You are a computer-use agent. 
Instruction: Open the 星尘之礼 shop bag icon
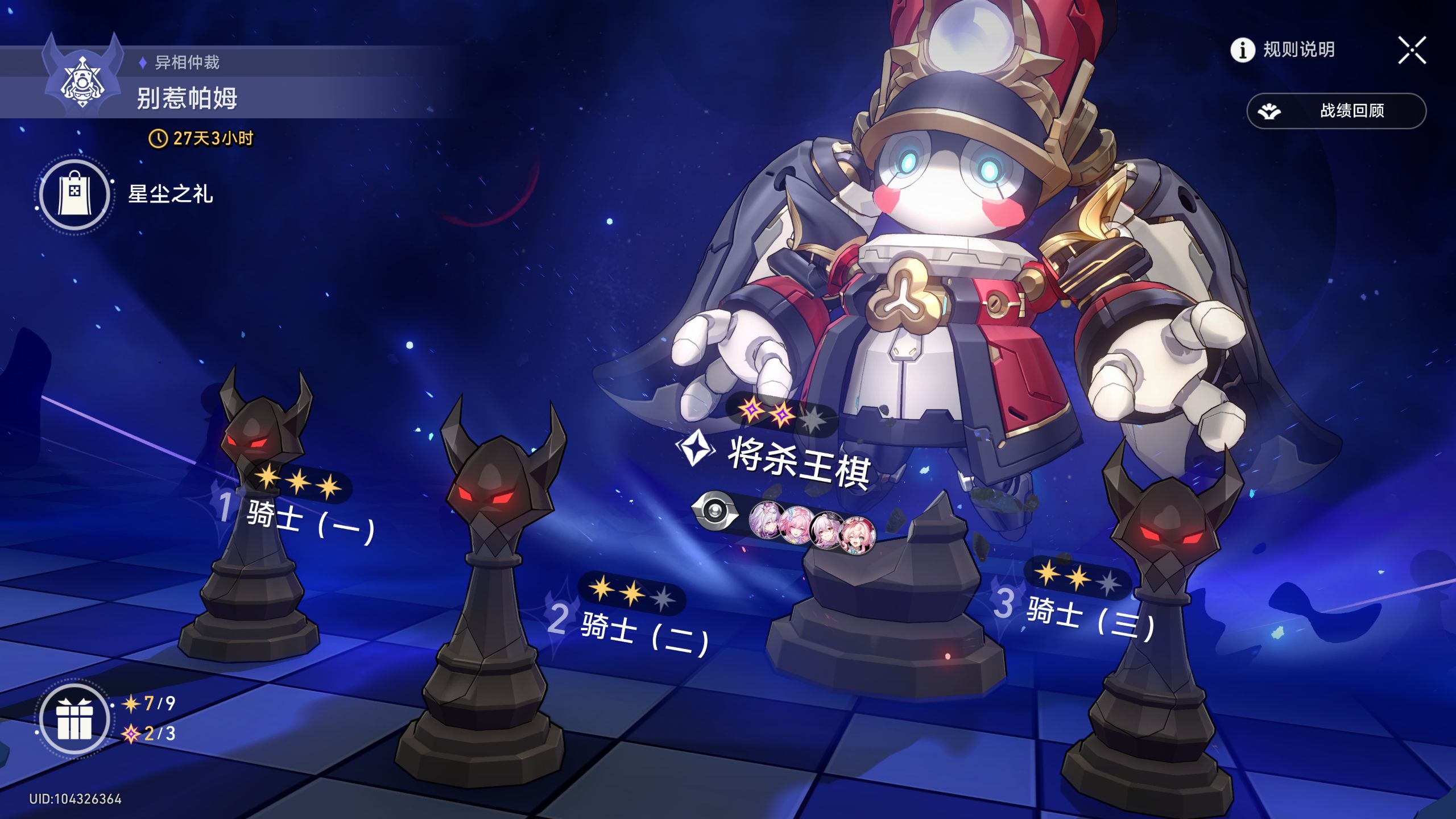click(76, 193)
